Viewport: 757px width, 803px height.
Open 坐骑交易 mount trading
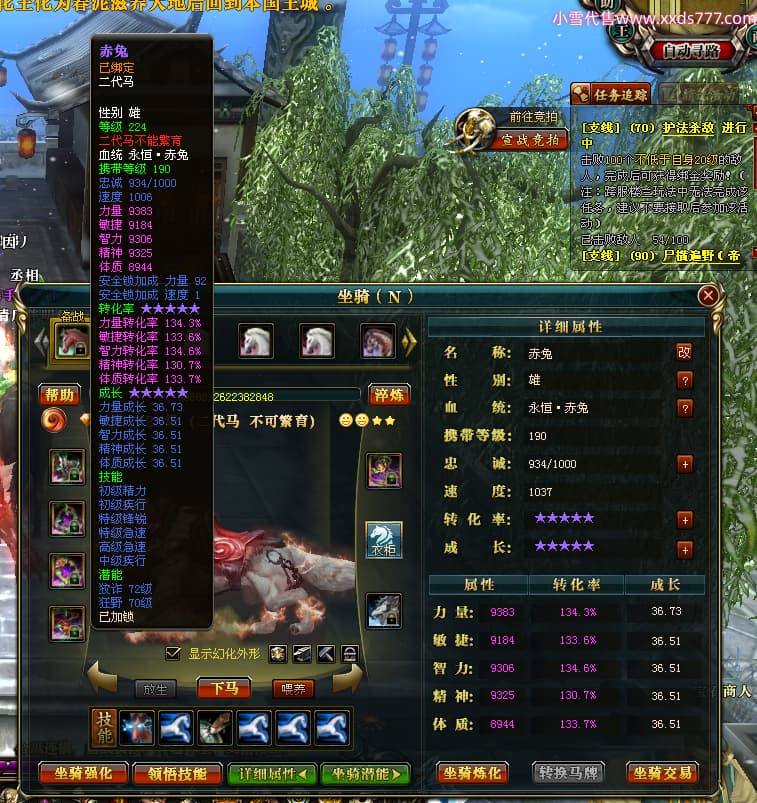pos(663,772)
